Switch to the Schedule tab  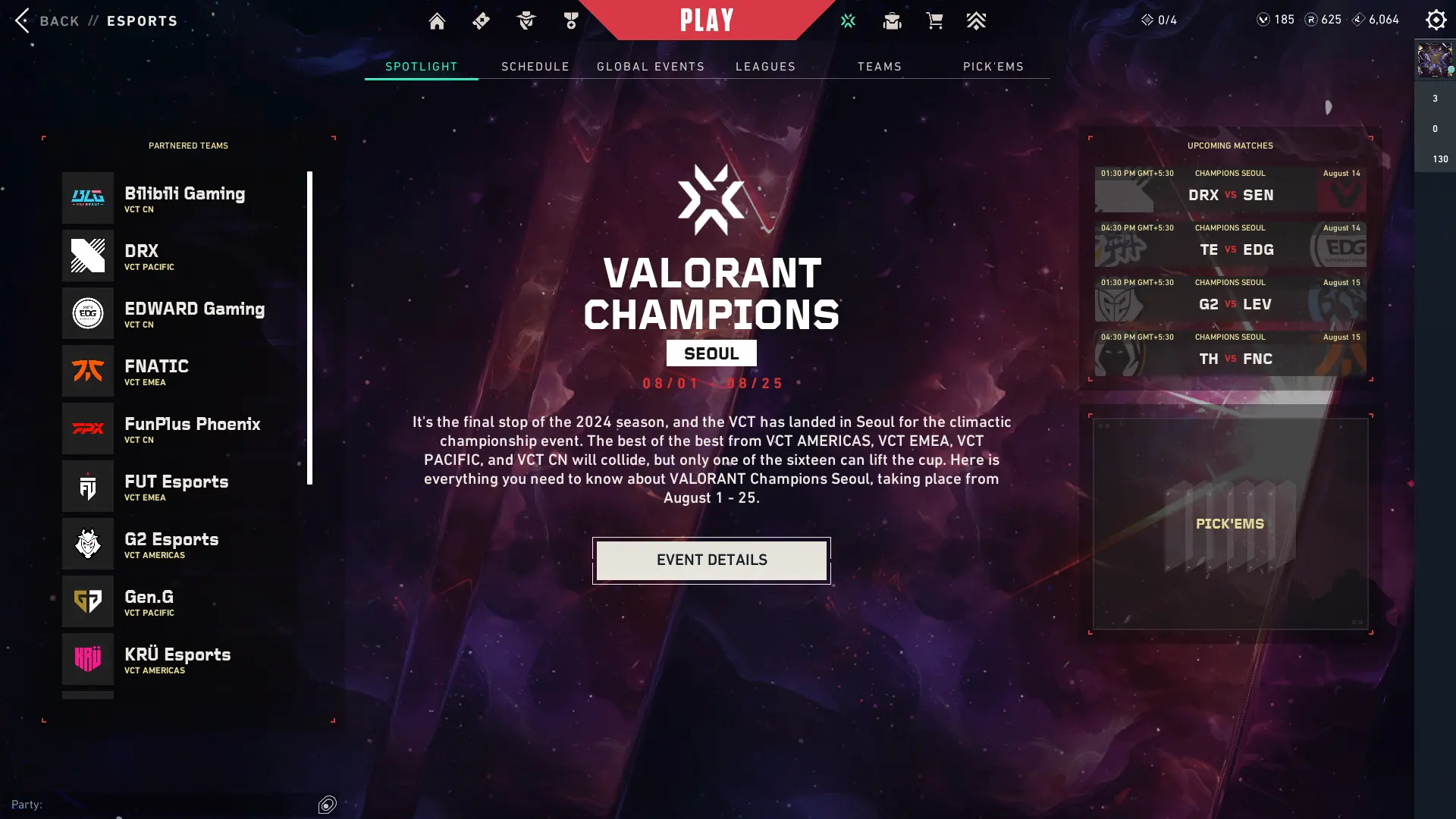coord(535,67)
